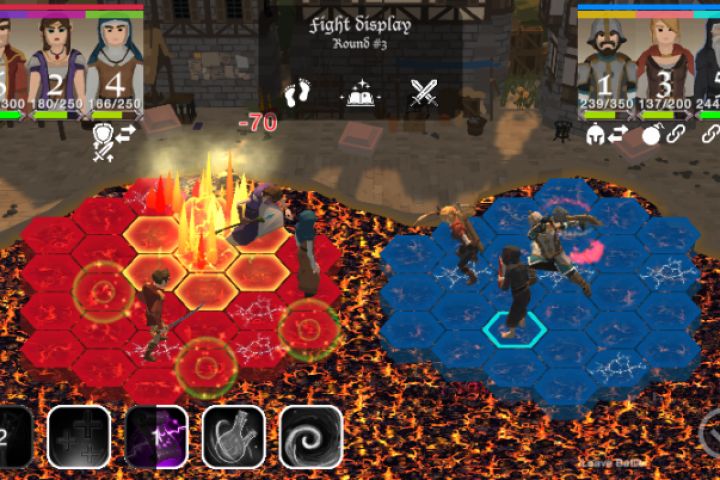Screen dimensions: 720x480
Task: Select the footprints movement phase icon
Action: click(x=297, y=94)
